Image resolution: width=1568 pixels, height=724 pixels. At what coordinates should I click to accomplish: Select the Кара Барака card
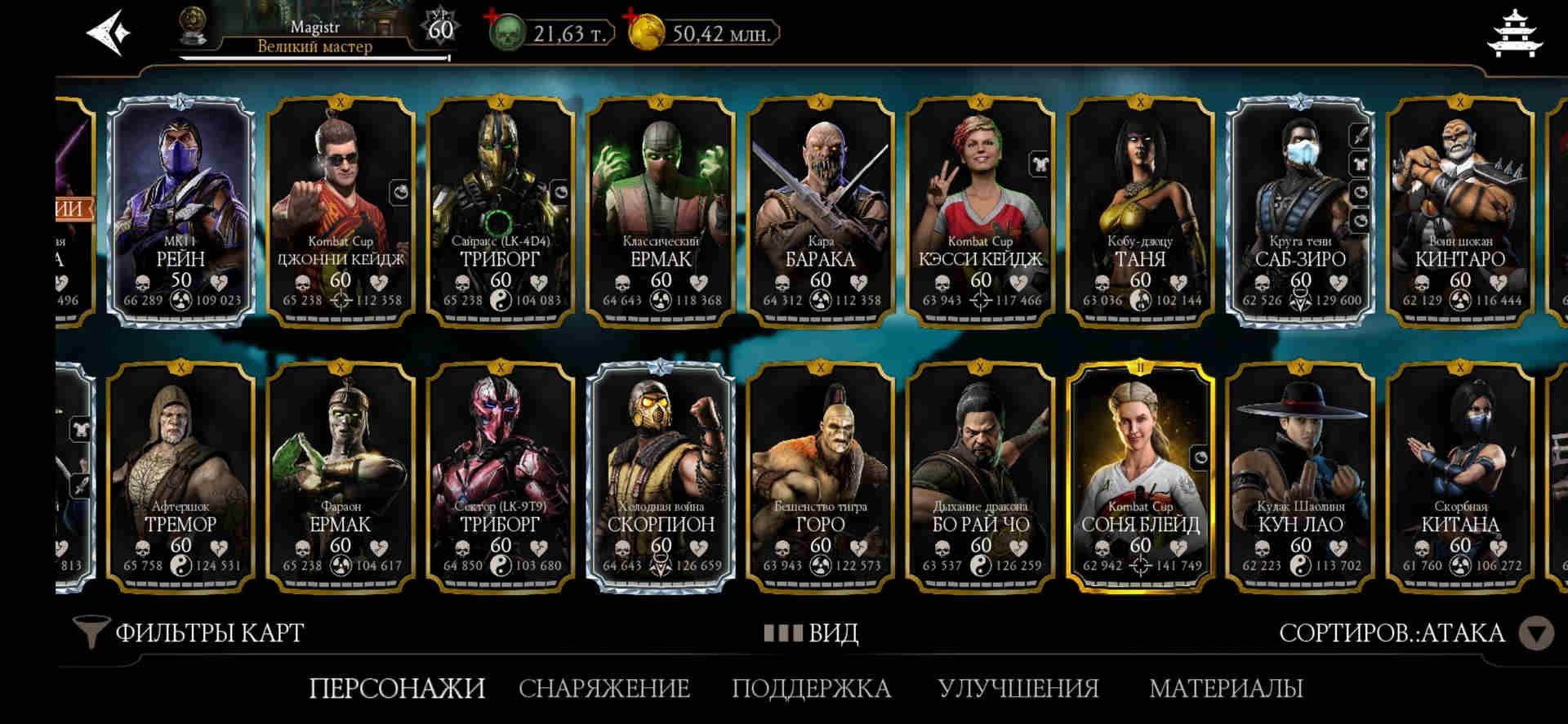(820, 211)
